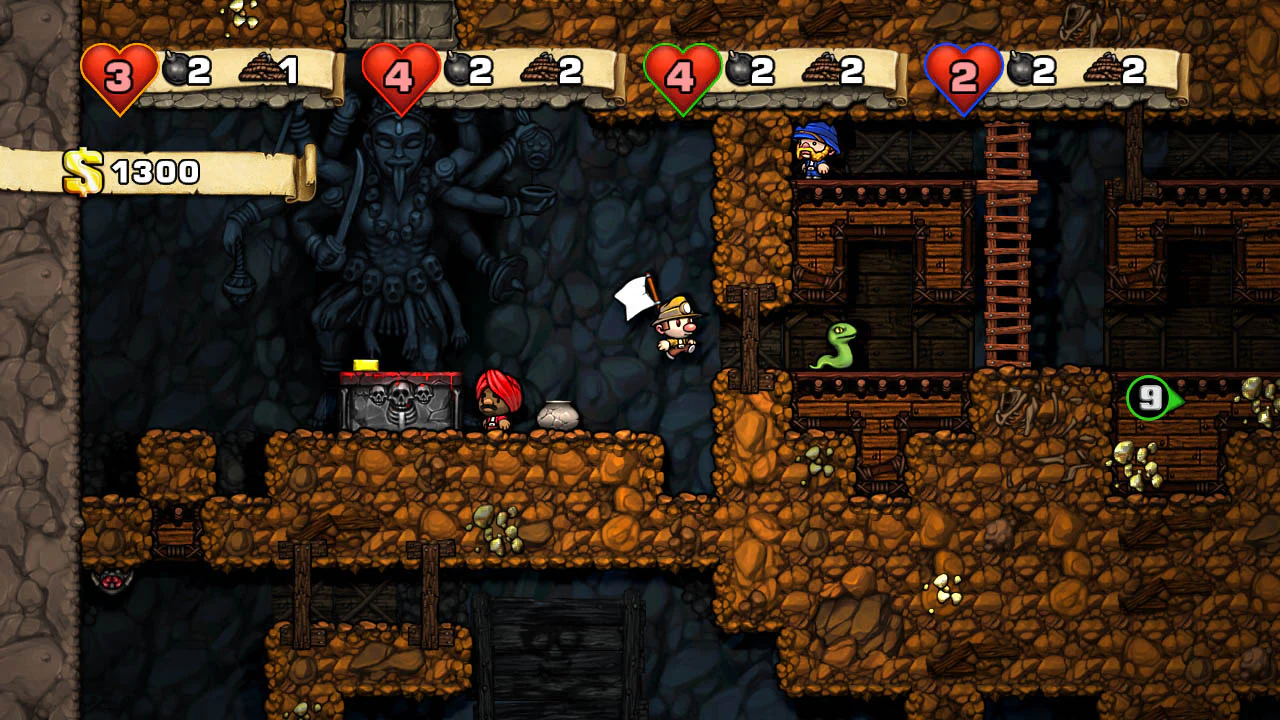Click the green-bordered heart showing 4
1280x720 pixels.
(684, 67)
